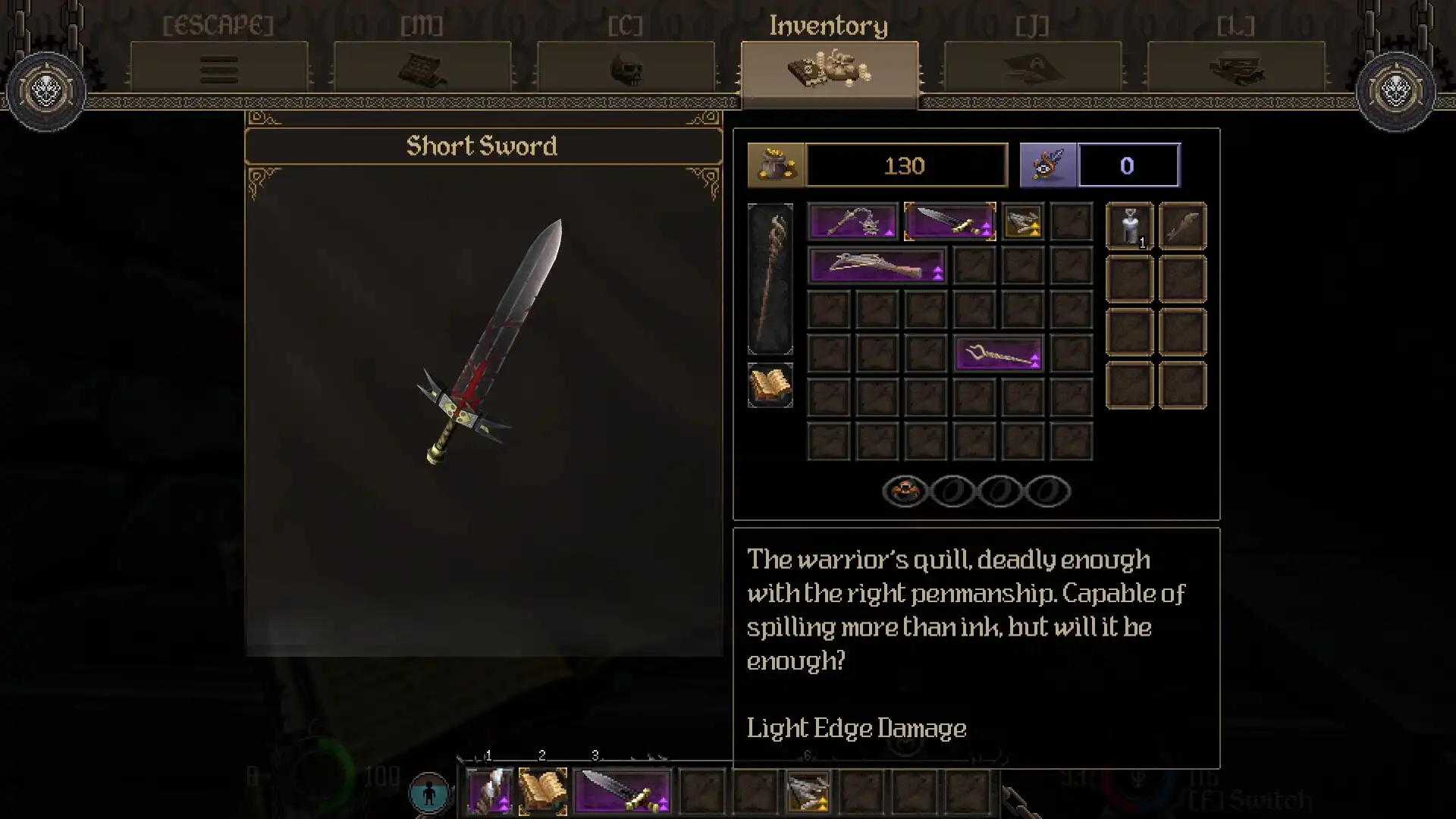Select the skull character tab
This screenshot has width=1456, height=819.
(x=626, y=68)
